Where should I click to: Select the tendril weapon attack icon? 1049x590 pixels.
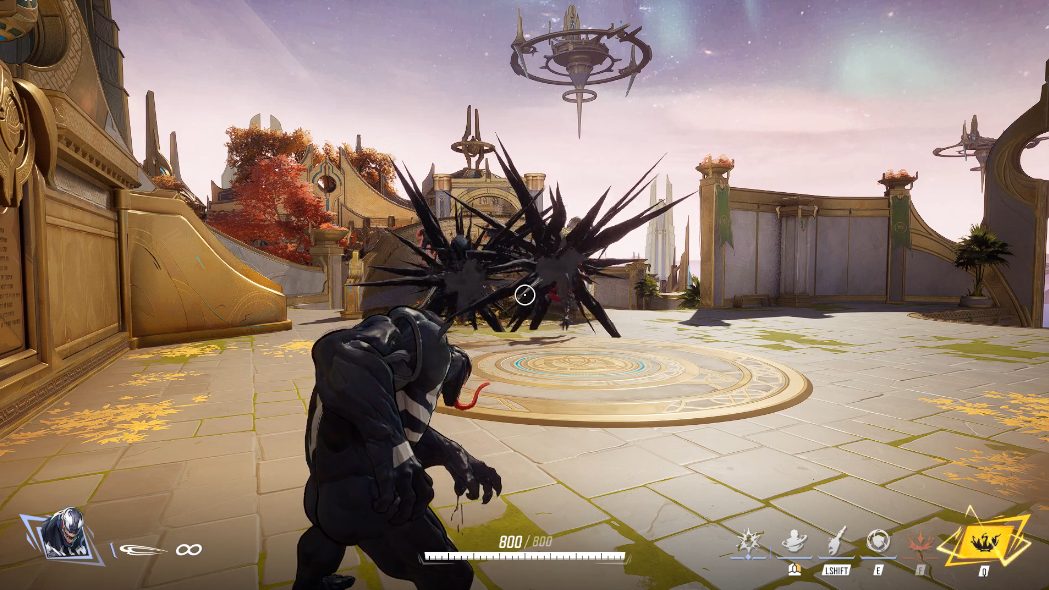(x=140, y=548)
